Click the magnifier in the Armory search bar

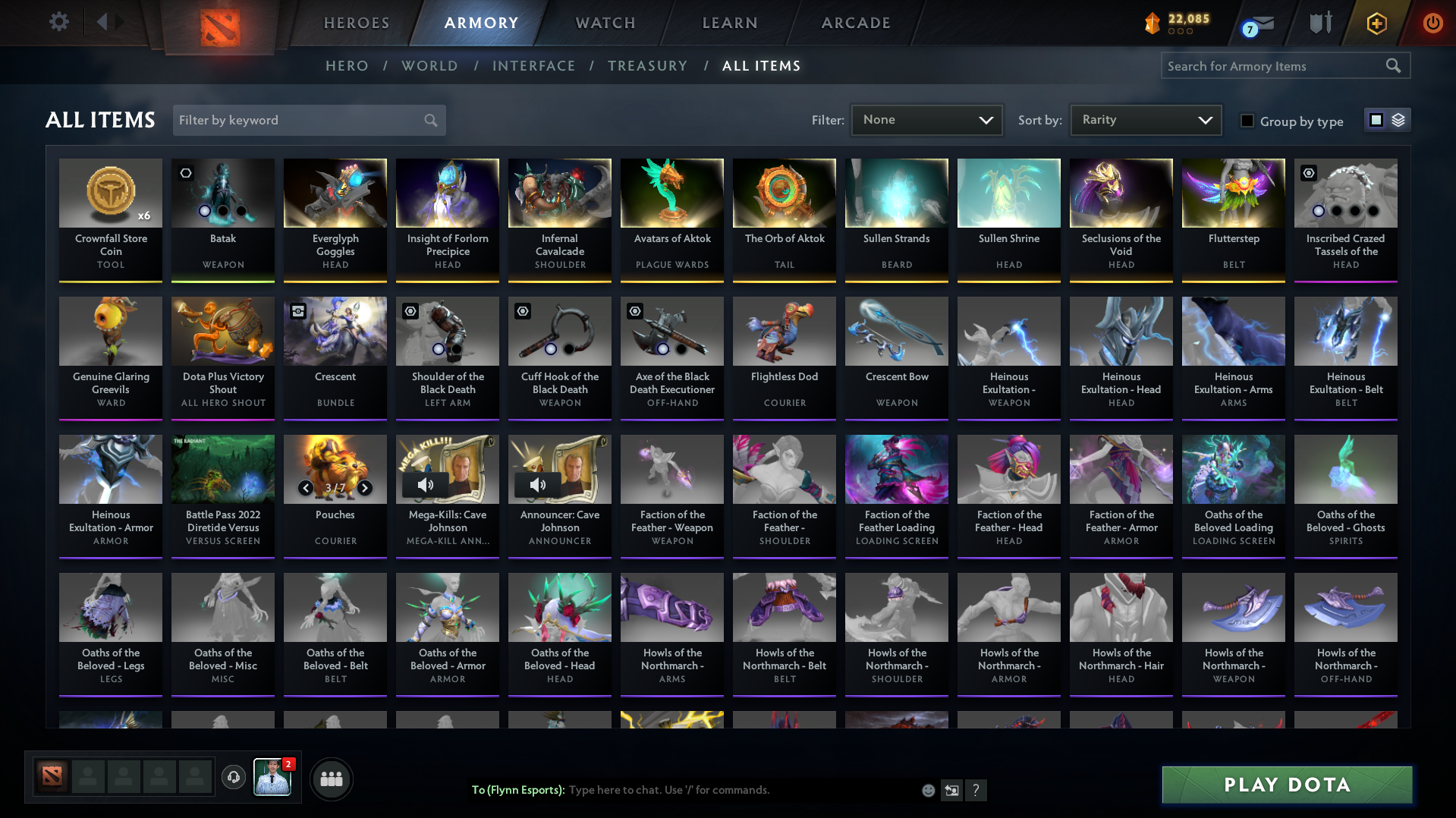click(x=1393, y=65)
